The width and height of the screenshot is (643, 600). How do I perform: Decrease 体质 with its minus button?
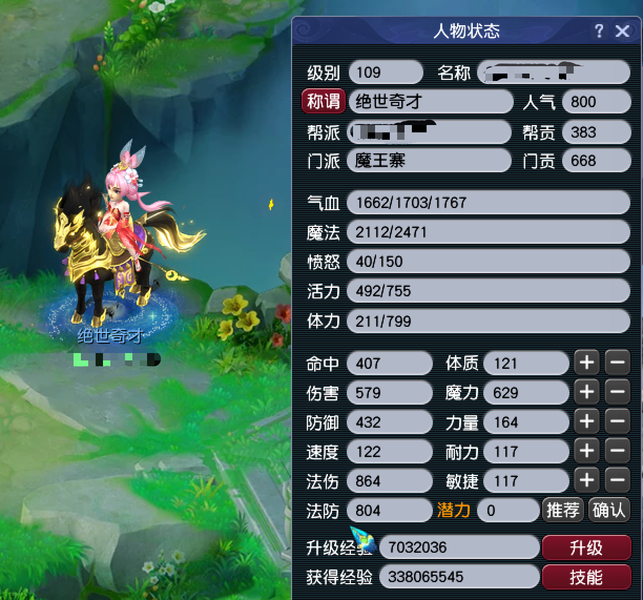[617, 362]
